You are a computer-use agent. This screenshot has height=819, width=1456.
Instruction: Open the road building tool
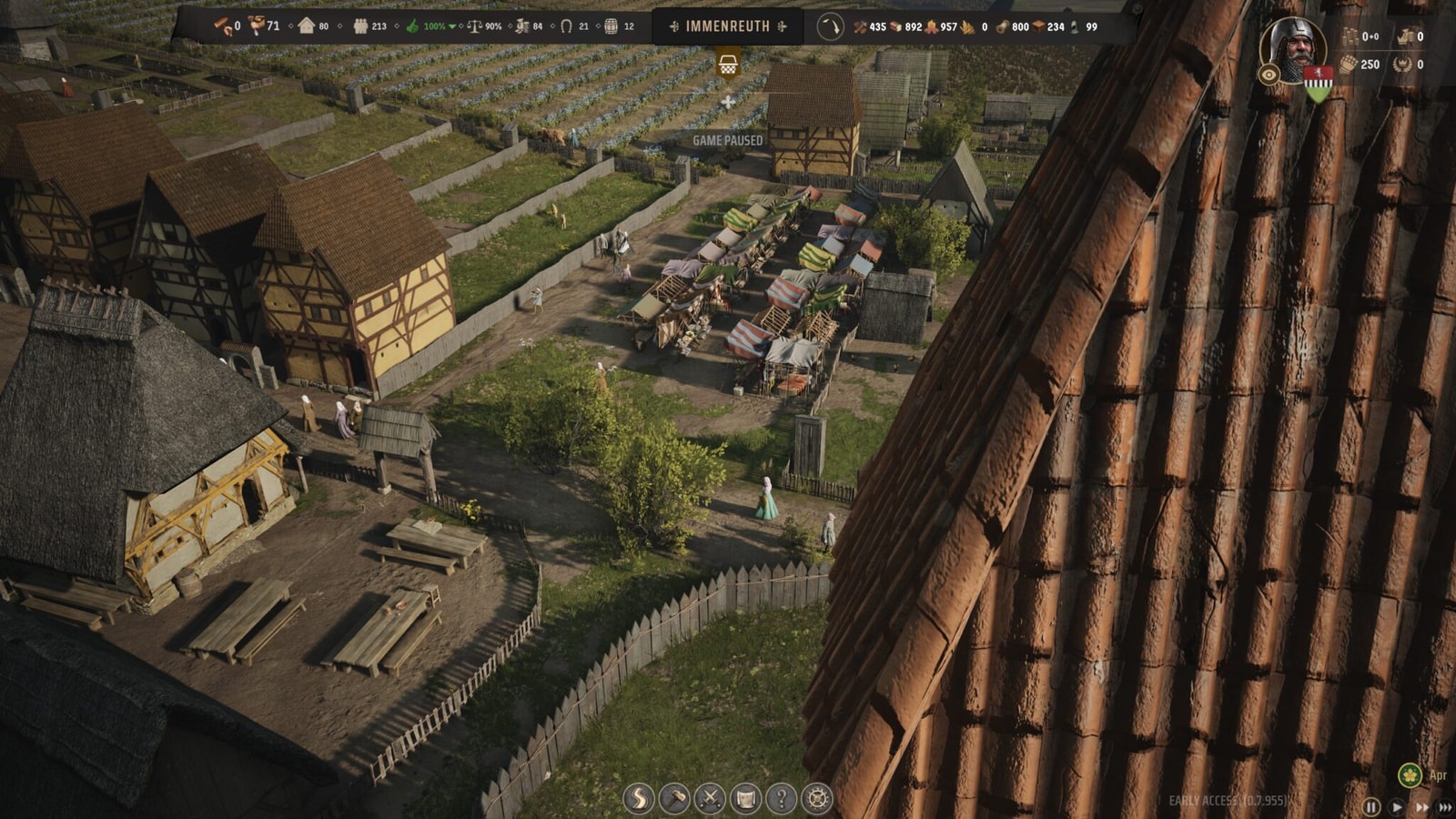click(639, 799)
